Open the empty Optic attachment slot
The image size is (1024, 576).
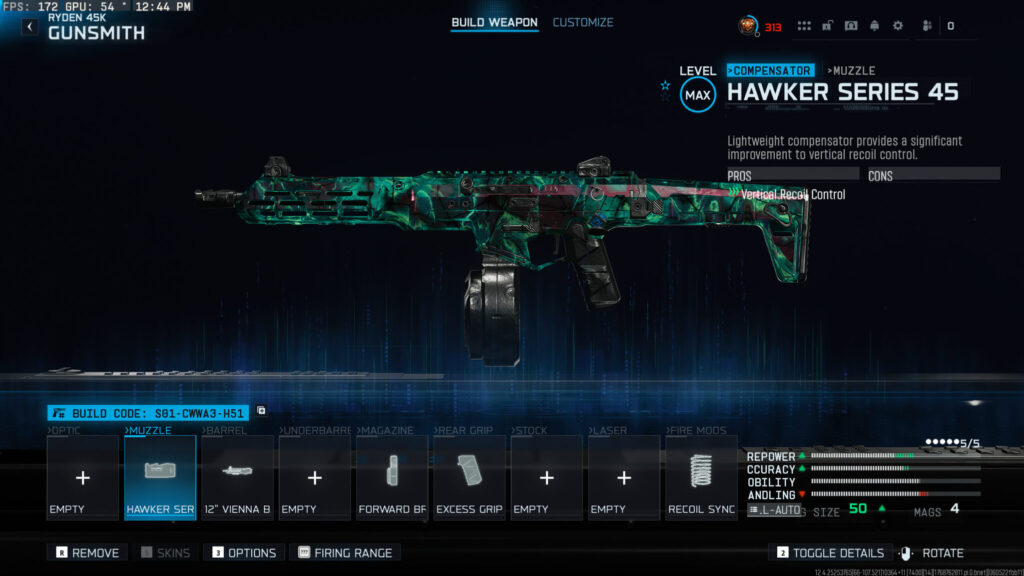pos(83,478)
